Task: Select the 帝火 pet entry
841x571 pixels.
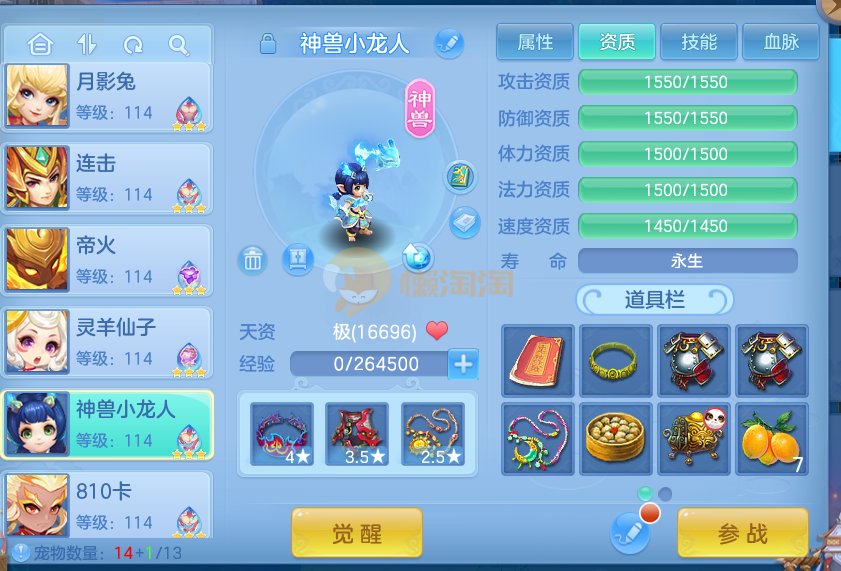Action: pyautogui.click(x=107, y=260)
